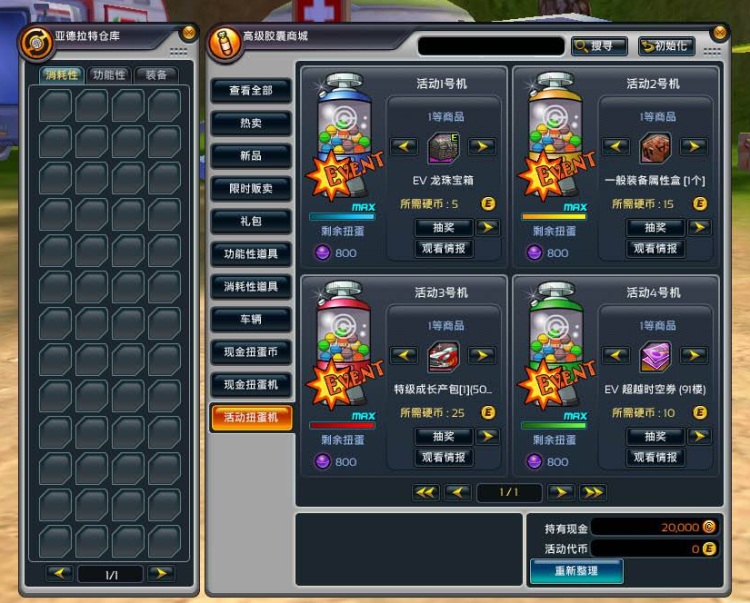Screen dimensions: 750x603
Task: Switch warehouse to the 功能性 tab
Action: click(x=108, y=75)
